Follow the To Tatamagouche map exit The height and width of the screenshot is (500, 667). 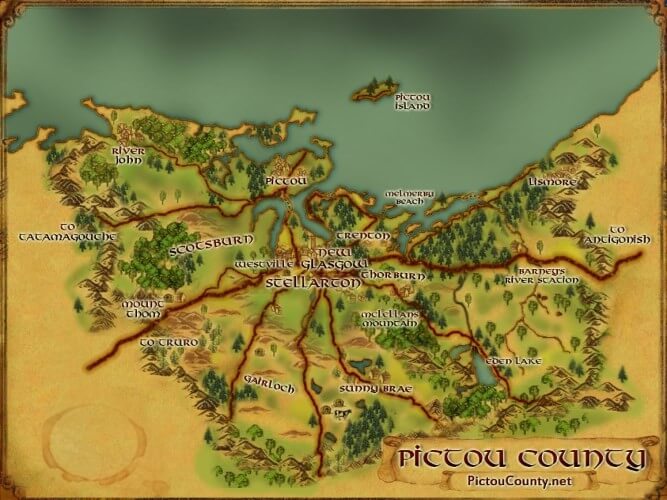pyautogui.click(x=68, y=232)
